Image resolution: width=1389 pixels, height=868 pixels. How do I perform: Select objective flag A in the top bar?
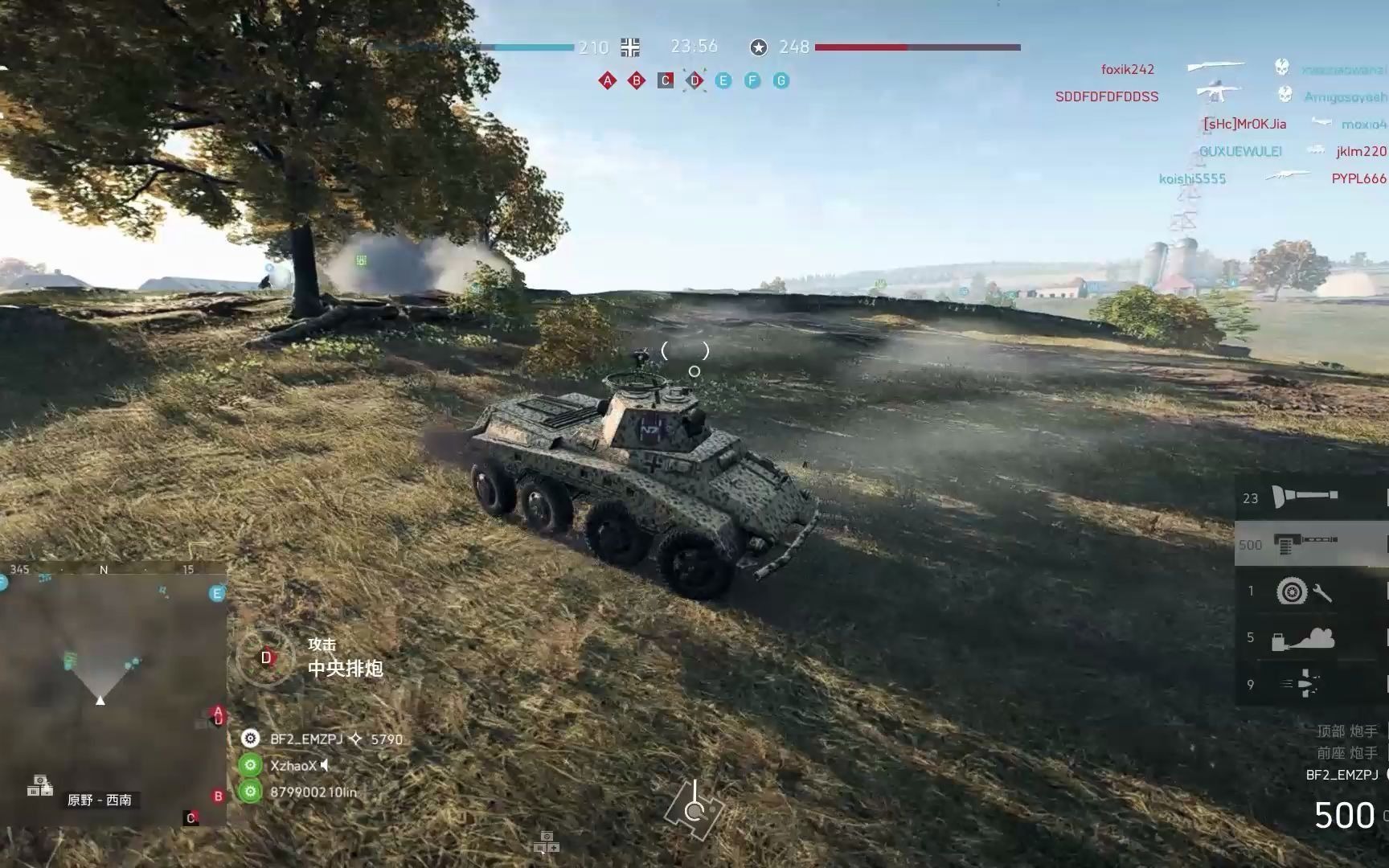(x=608, y=80)
